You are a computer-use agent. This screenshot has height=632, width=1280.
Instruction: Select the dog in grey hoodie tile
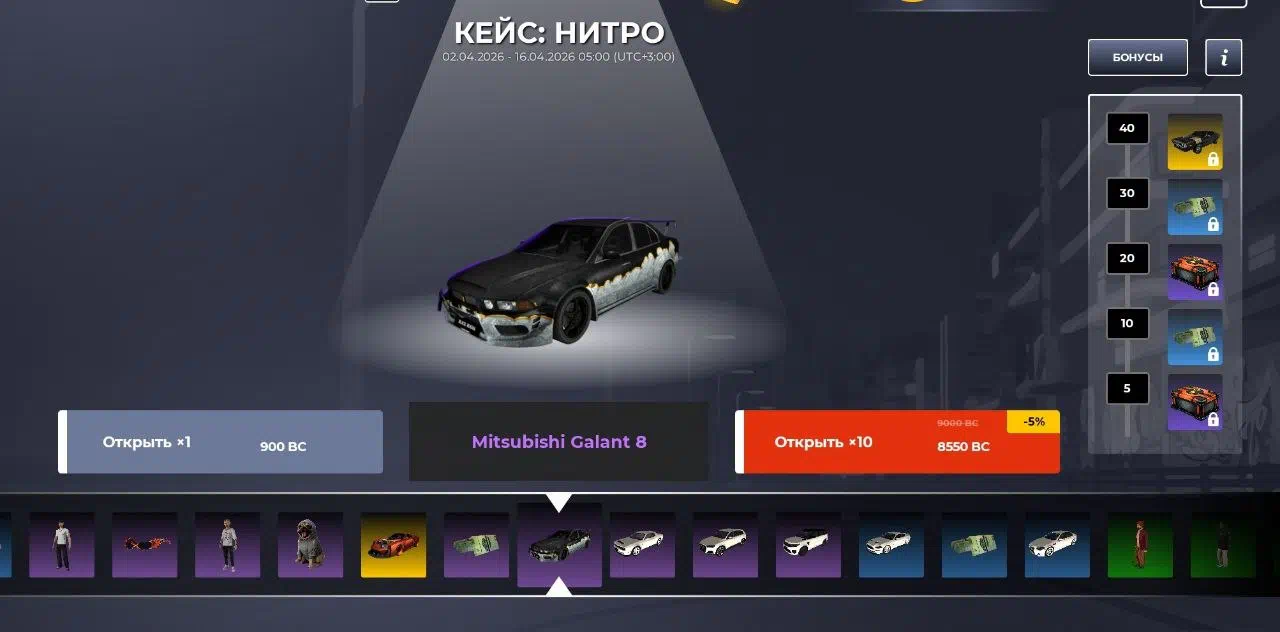tap(310, 545)
